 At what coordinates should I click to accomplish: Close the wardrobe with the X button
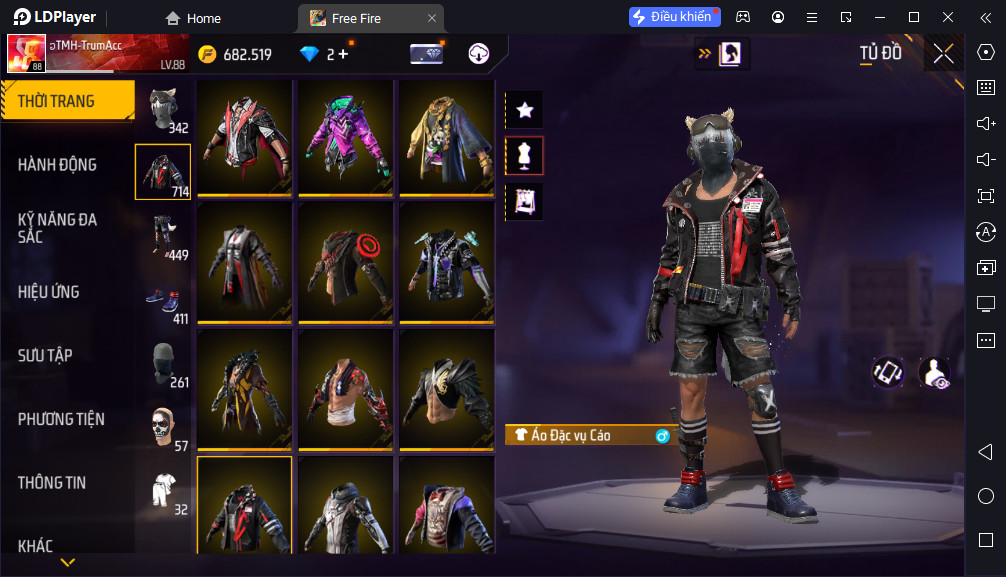coord(943,54)
